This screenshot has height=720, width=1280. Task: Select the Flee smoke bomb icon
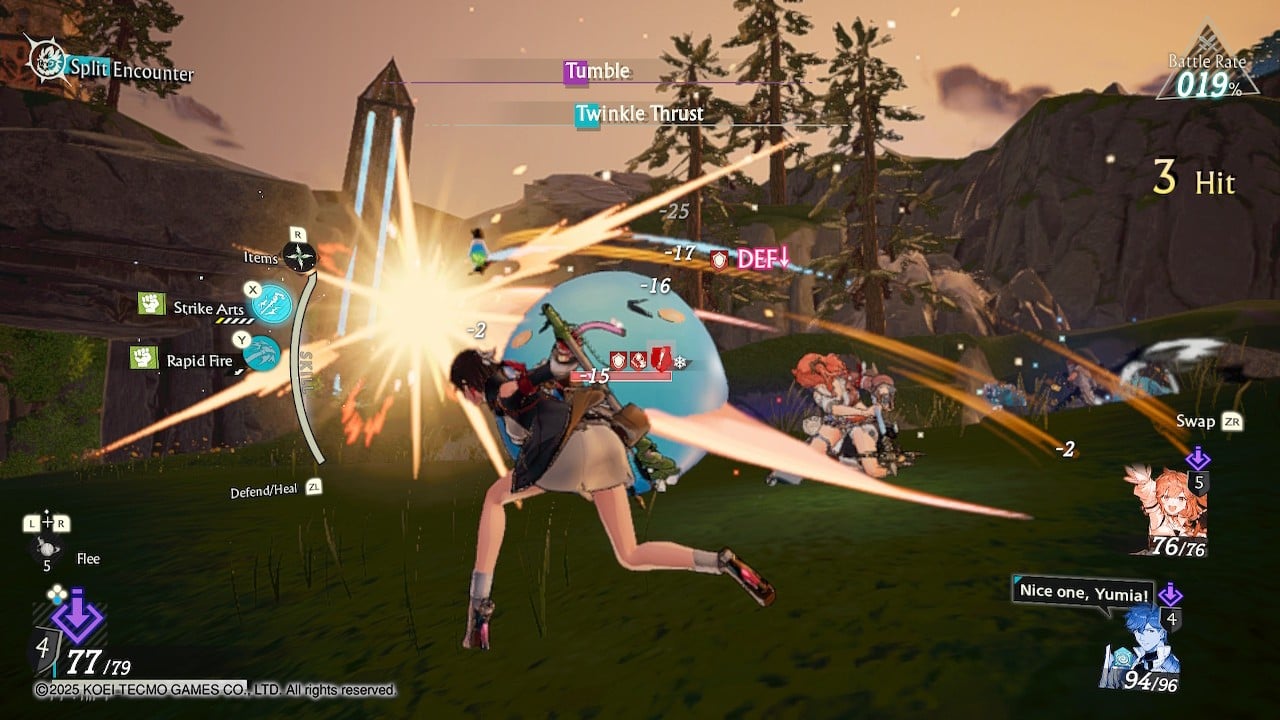(46, 546)
